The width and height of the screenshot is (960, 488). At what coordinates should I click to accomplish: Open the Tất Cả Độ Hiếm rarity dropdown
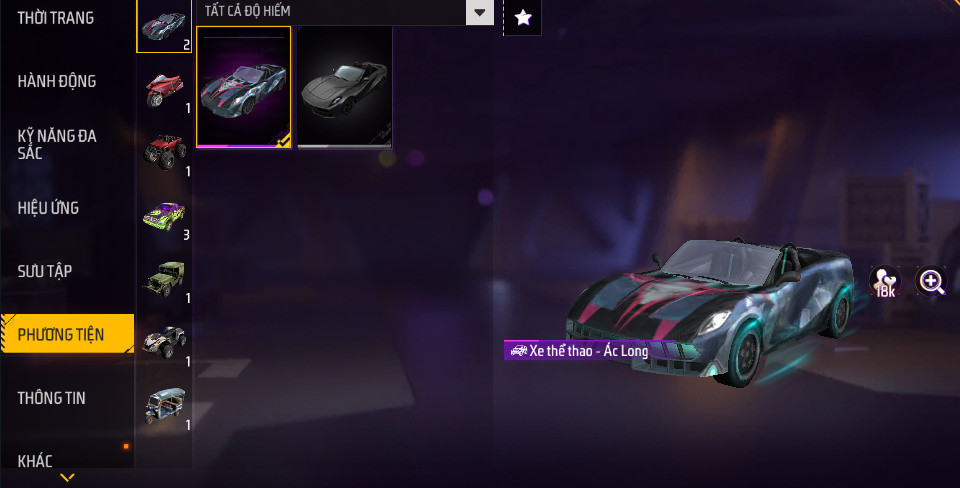tap(345, 12)
